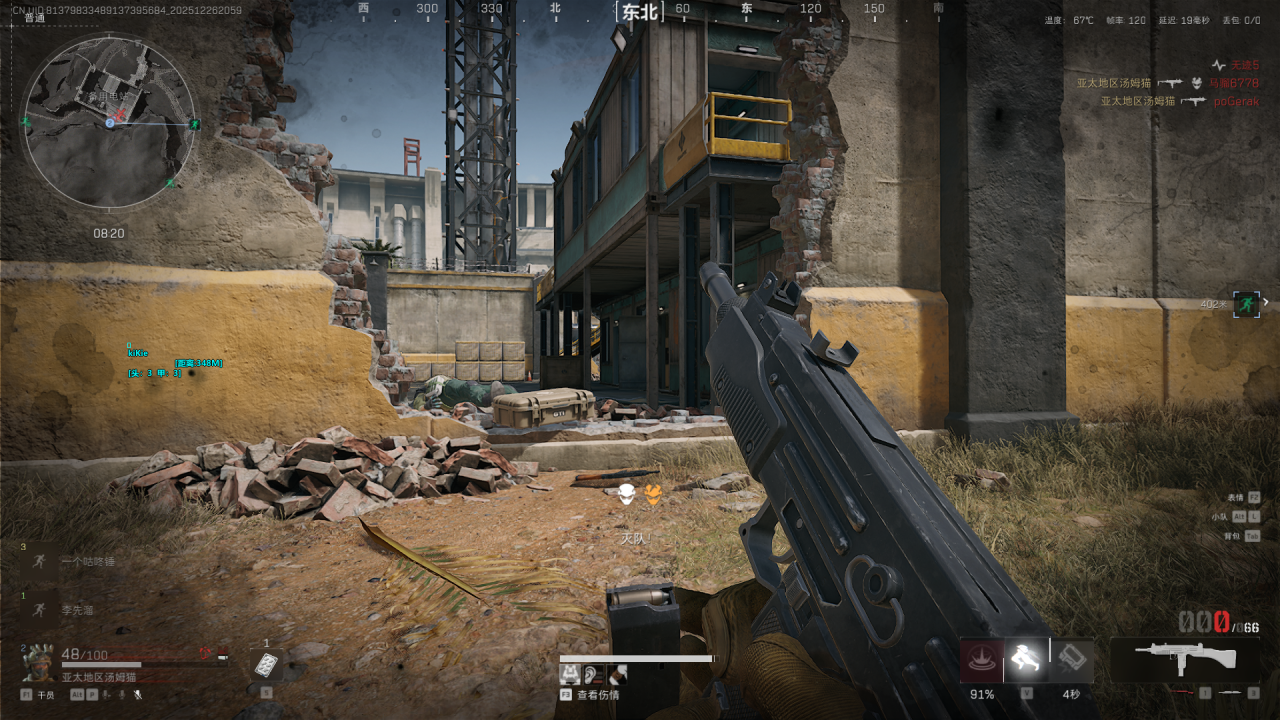The image size is (1280, 720).
Task: Activate the glowing sprinting operator ability
Action: (1026, 659)
